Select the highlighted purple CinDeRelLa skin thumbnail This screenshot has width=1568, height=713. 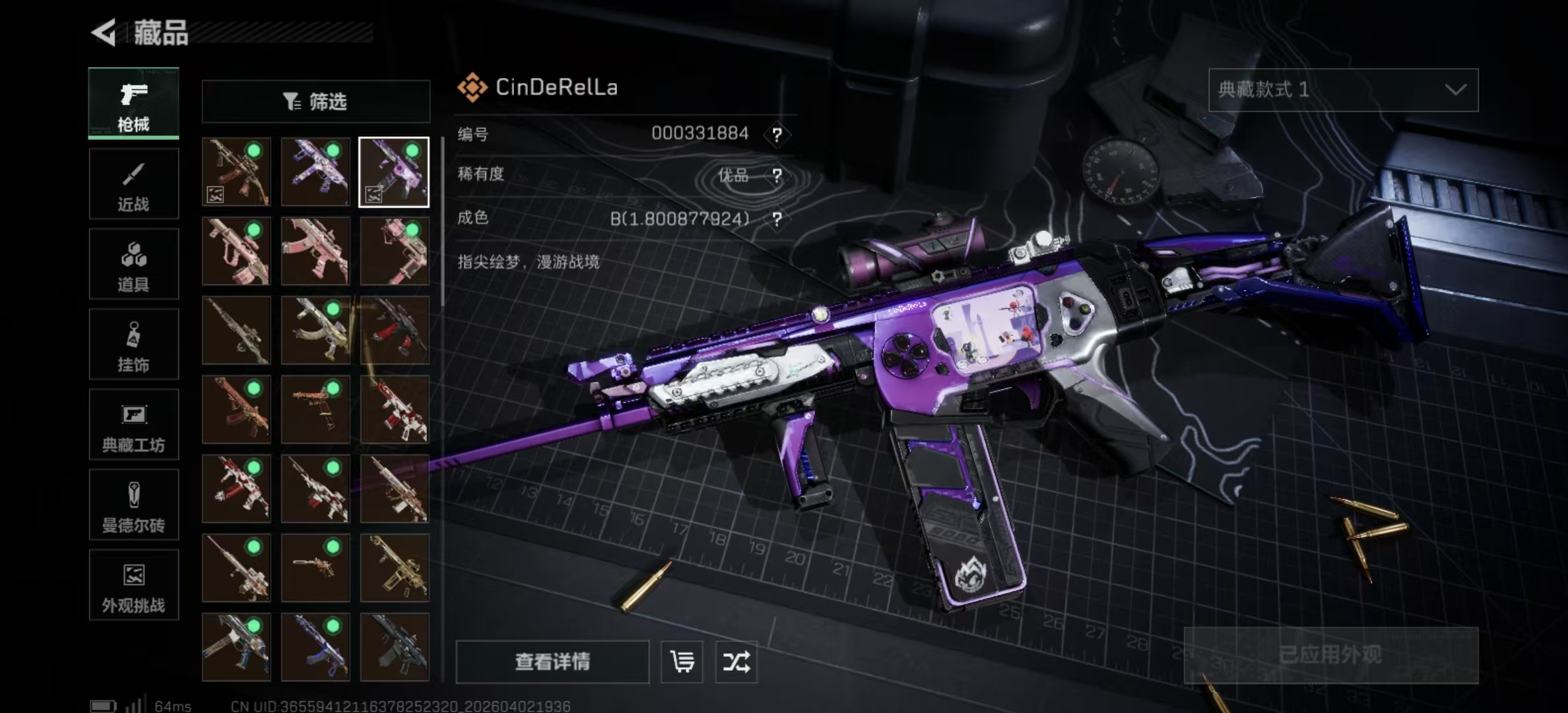tap(394, 172)
